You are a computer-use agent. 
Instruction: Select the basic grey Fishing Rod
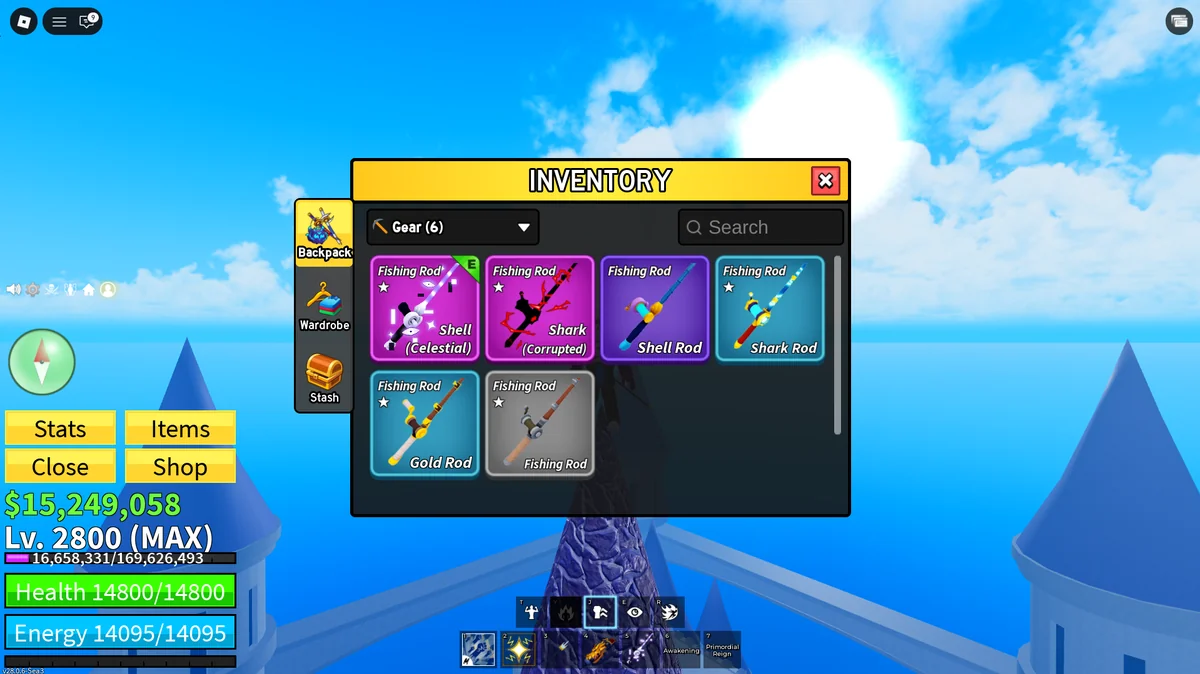click(540, 423)
